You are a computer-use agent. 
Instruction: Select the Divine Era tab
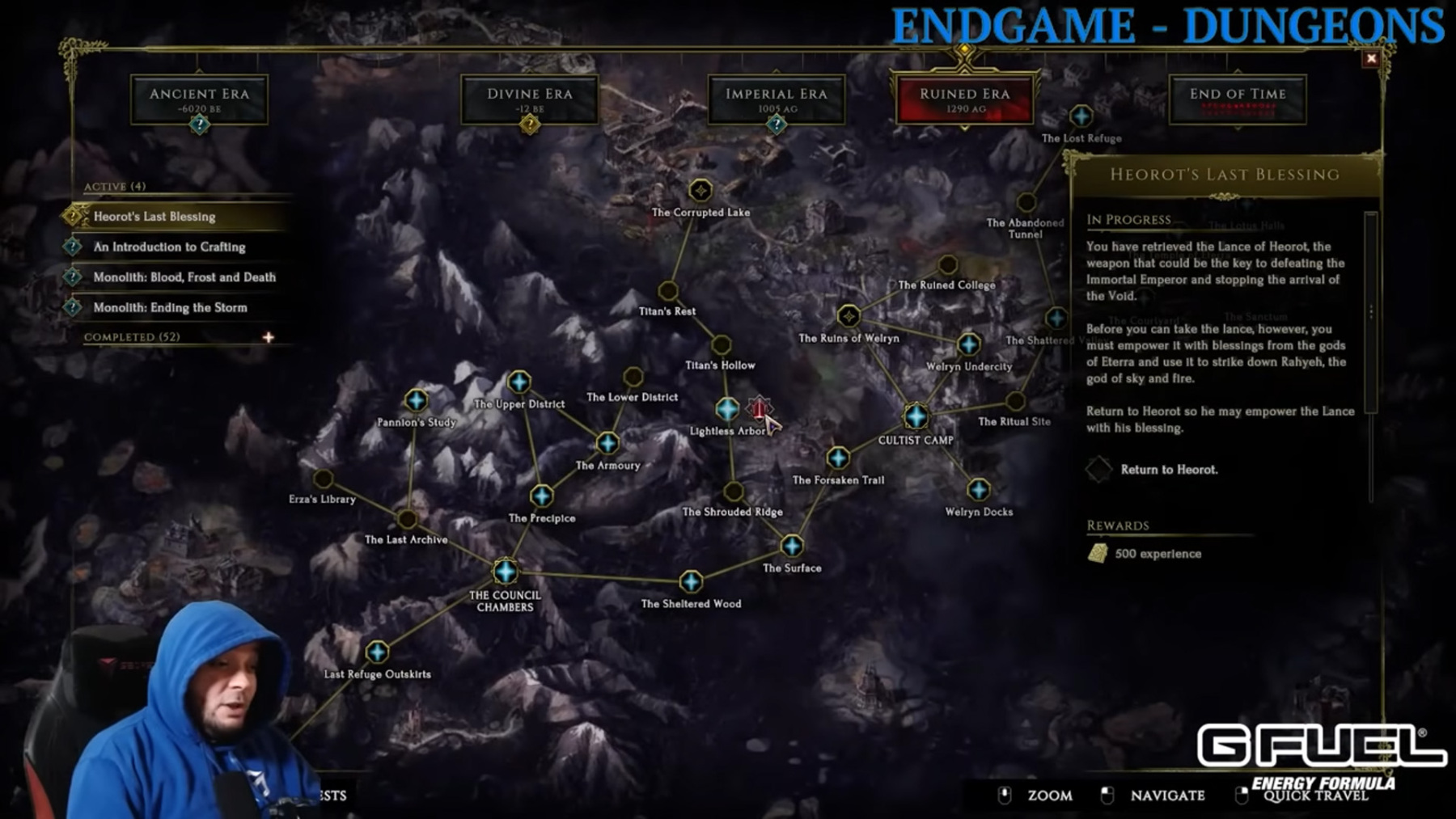pos(529,99)
